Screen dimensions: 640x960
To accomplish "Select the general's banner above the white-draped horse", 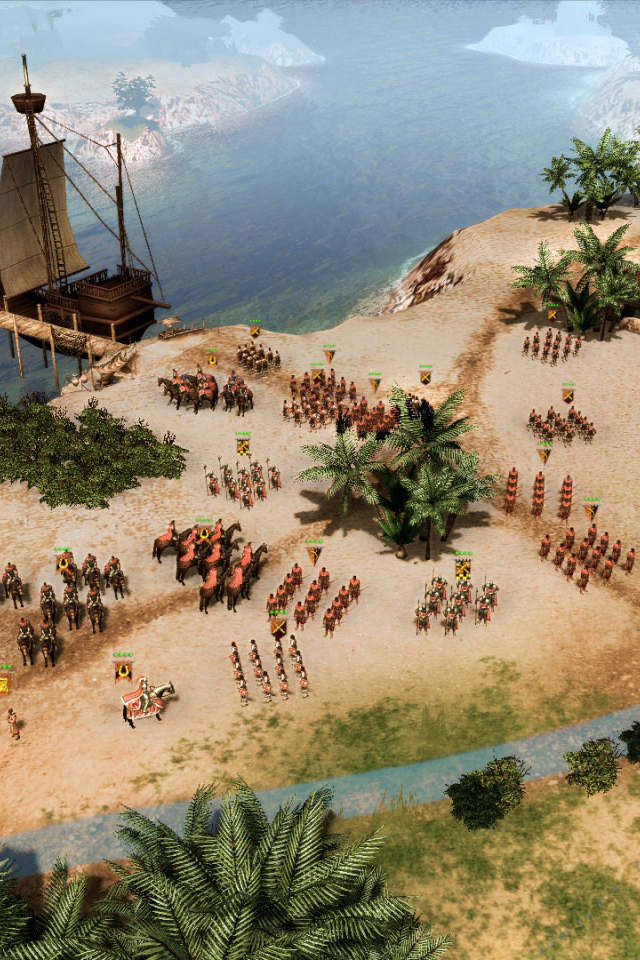I will [123, 668].
